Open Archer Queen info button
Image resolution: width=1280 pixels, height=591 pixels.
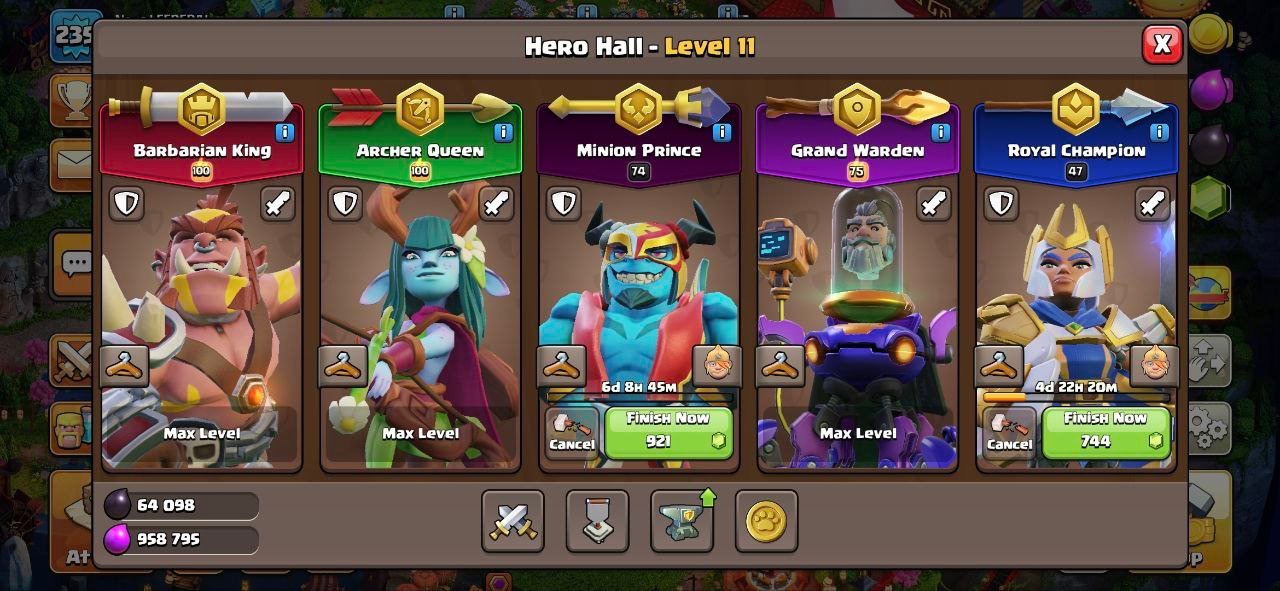tap(503, 132)
